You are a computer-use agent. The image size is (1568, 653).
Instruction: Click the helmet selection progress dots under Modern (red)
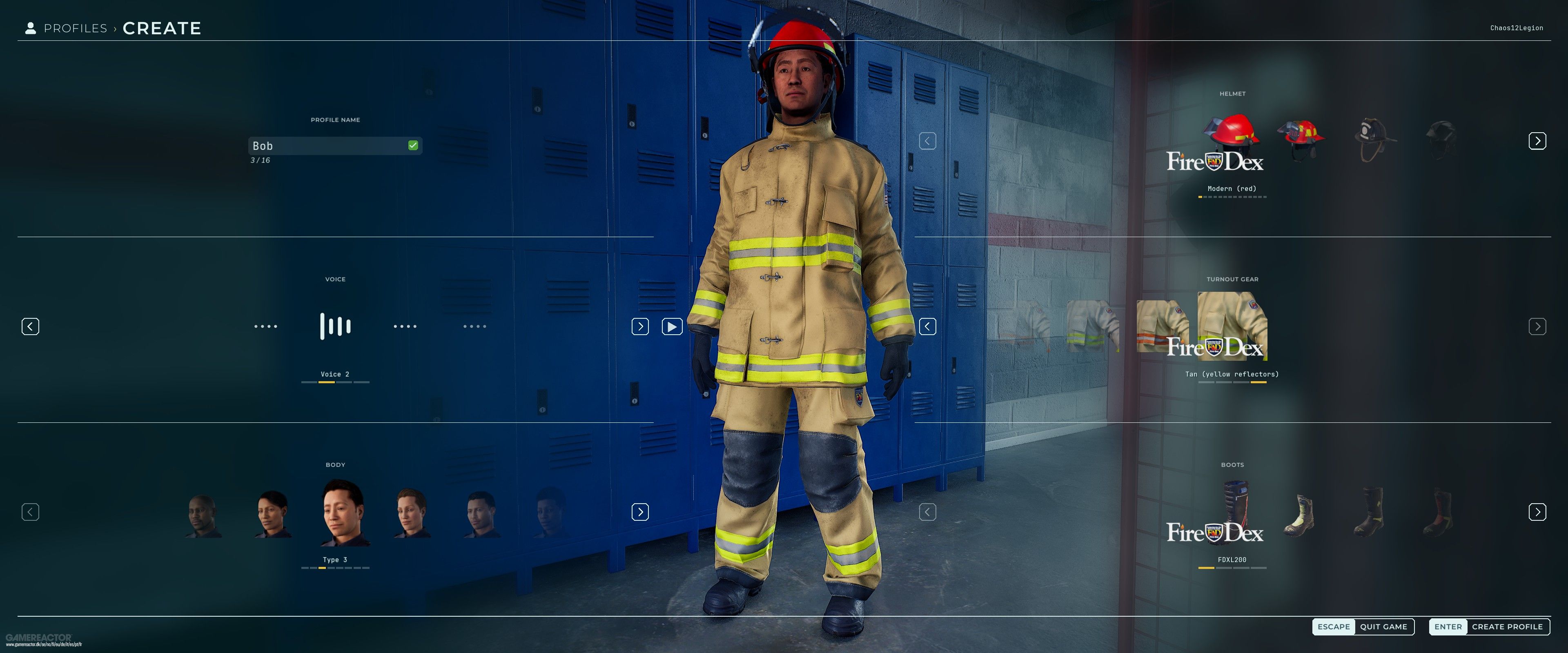click(x=1232, y=197)
